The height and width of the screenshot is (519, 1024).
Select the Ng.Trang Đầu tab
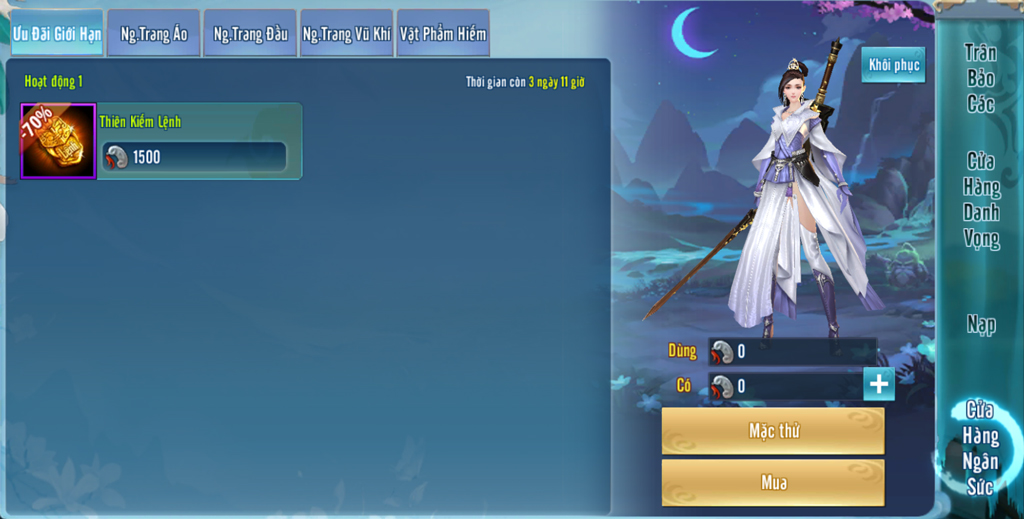point(250,34)
